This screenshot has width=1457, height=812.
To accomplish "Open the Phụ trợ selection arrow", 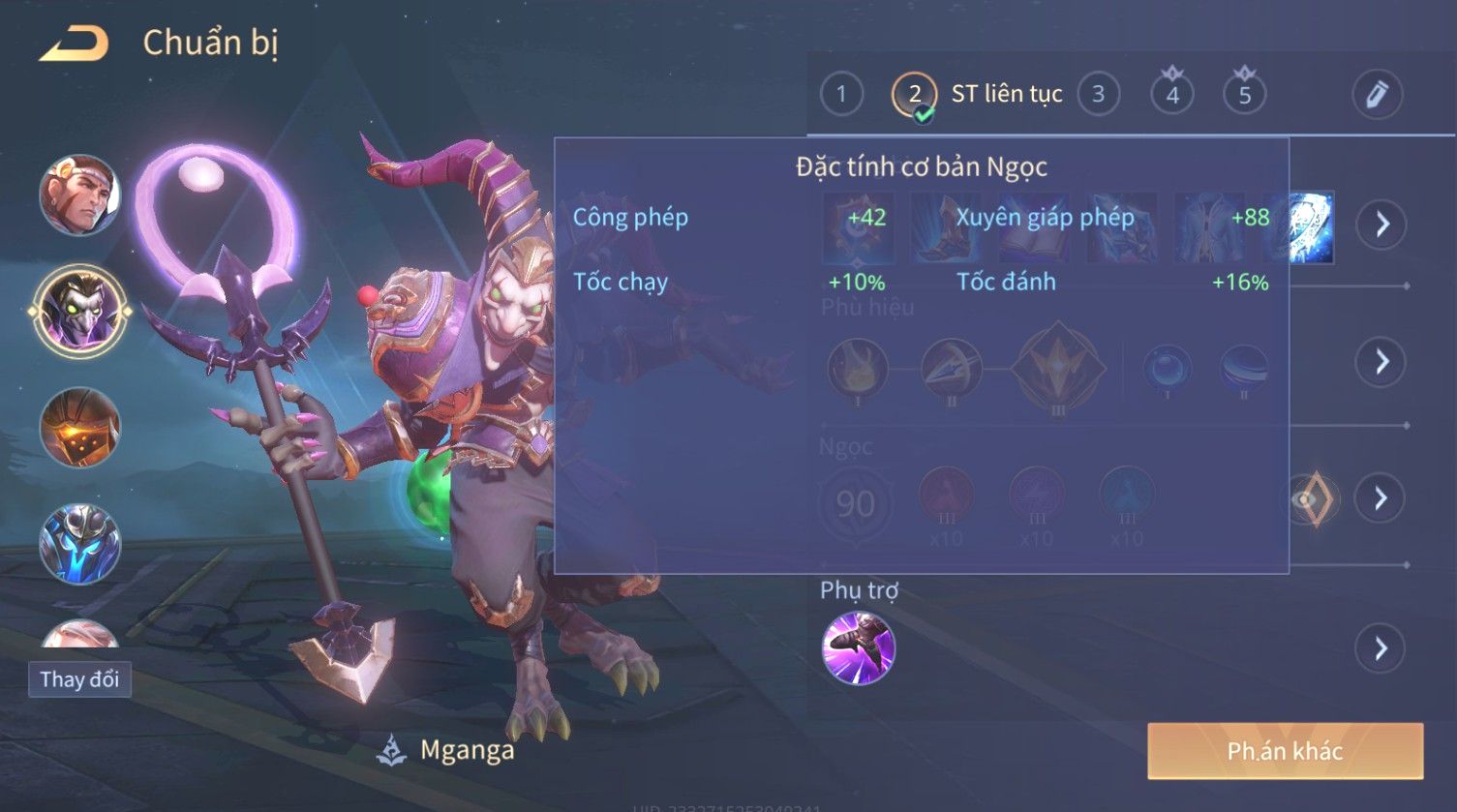I will pos(1381,648).
